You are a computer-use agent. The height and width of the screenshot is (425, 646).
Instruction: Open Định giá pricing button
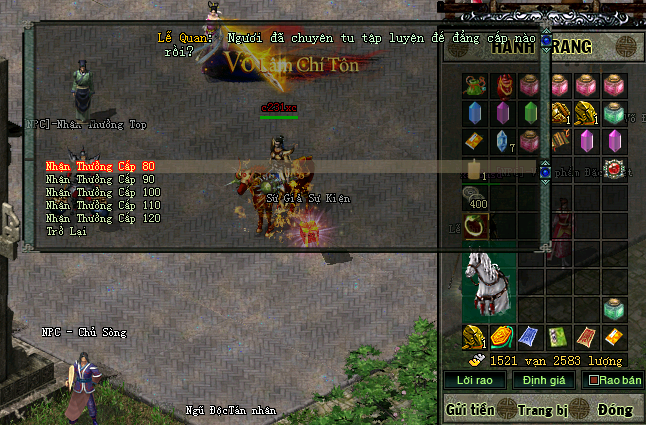(543, 380)
